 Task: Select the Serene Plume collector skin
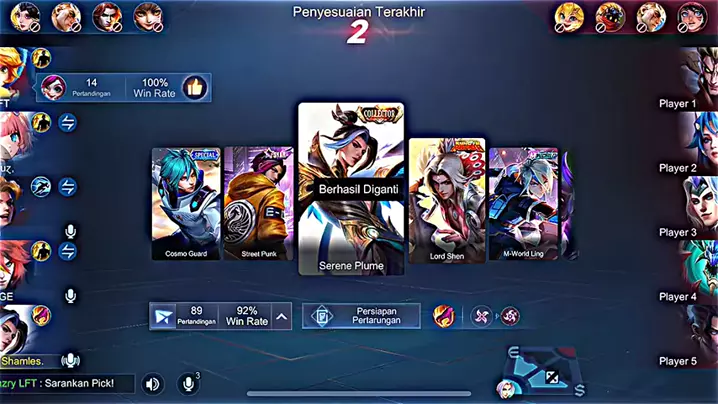click(351, 188)
